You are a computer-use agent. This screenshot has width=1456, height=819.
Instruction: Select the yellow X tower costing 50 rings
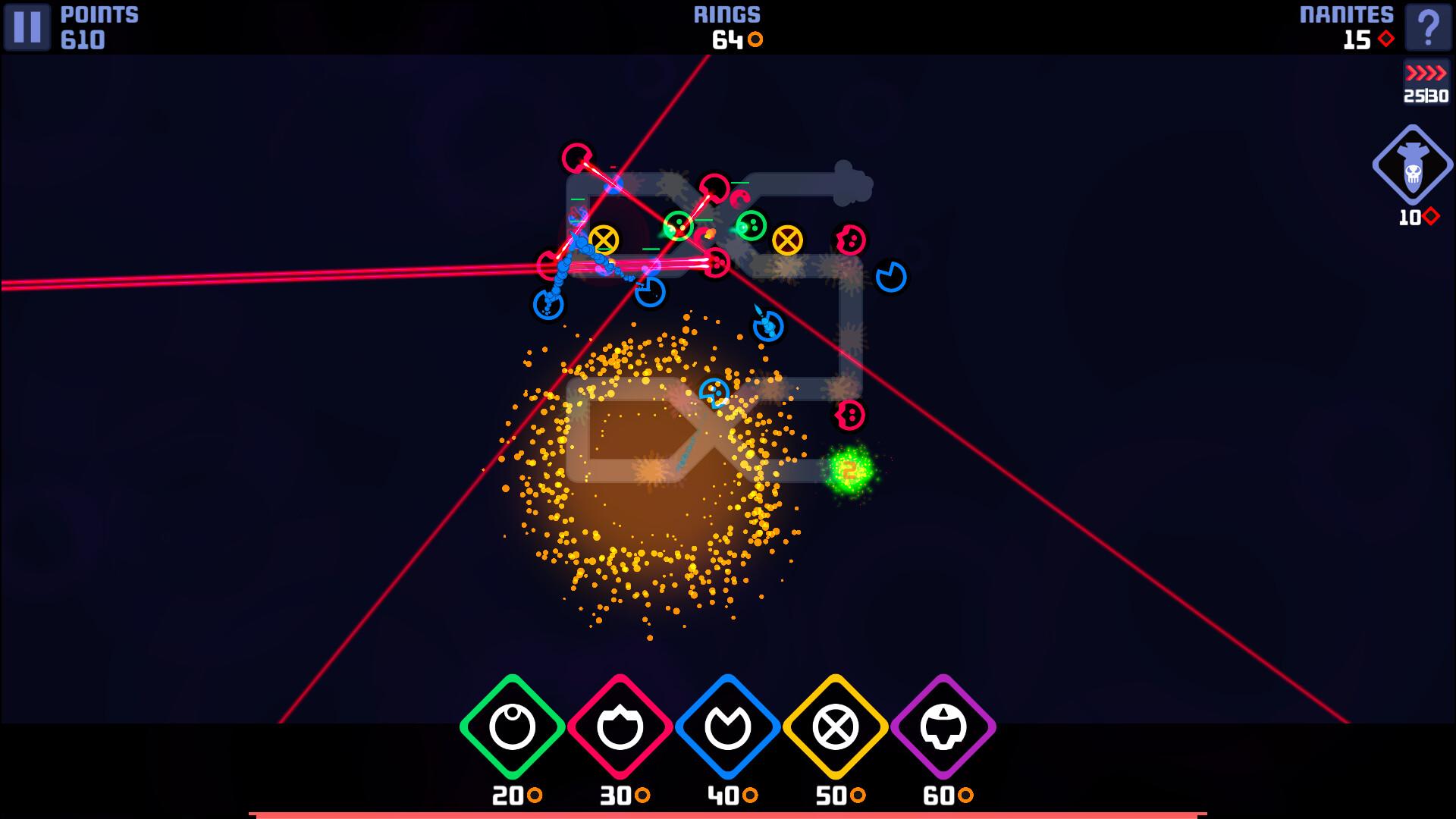pyautogui.click(x=834, y=724)
